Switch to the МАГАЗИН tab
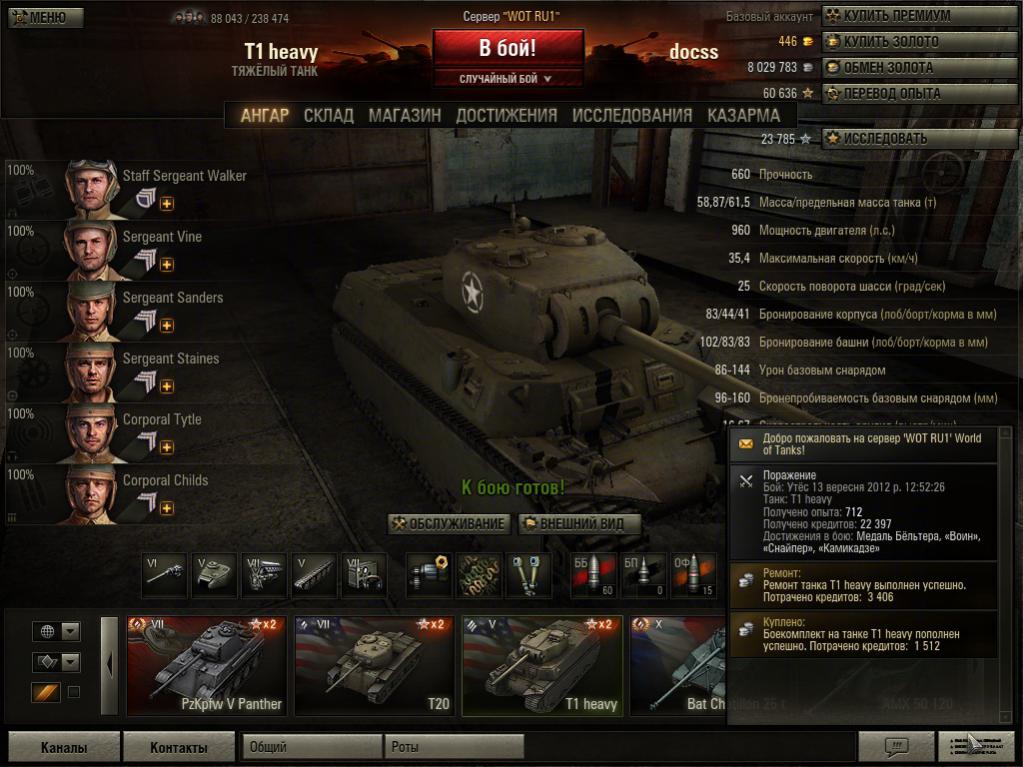Viewport: 1023px width, 767px height. point(404,115)
